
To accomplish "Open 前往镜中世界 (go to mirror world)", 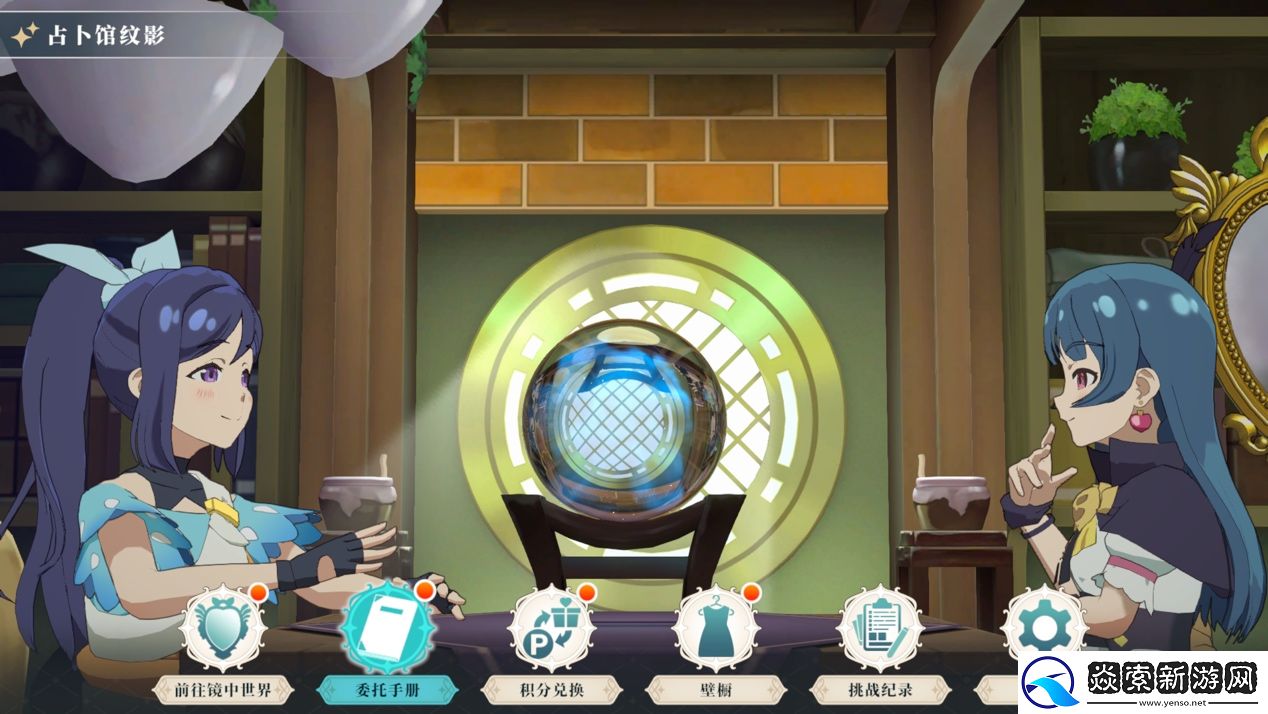I will coord(223,630).
